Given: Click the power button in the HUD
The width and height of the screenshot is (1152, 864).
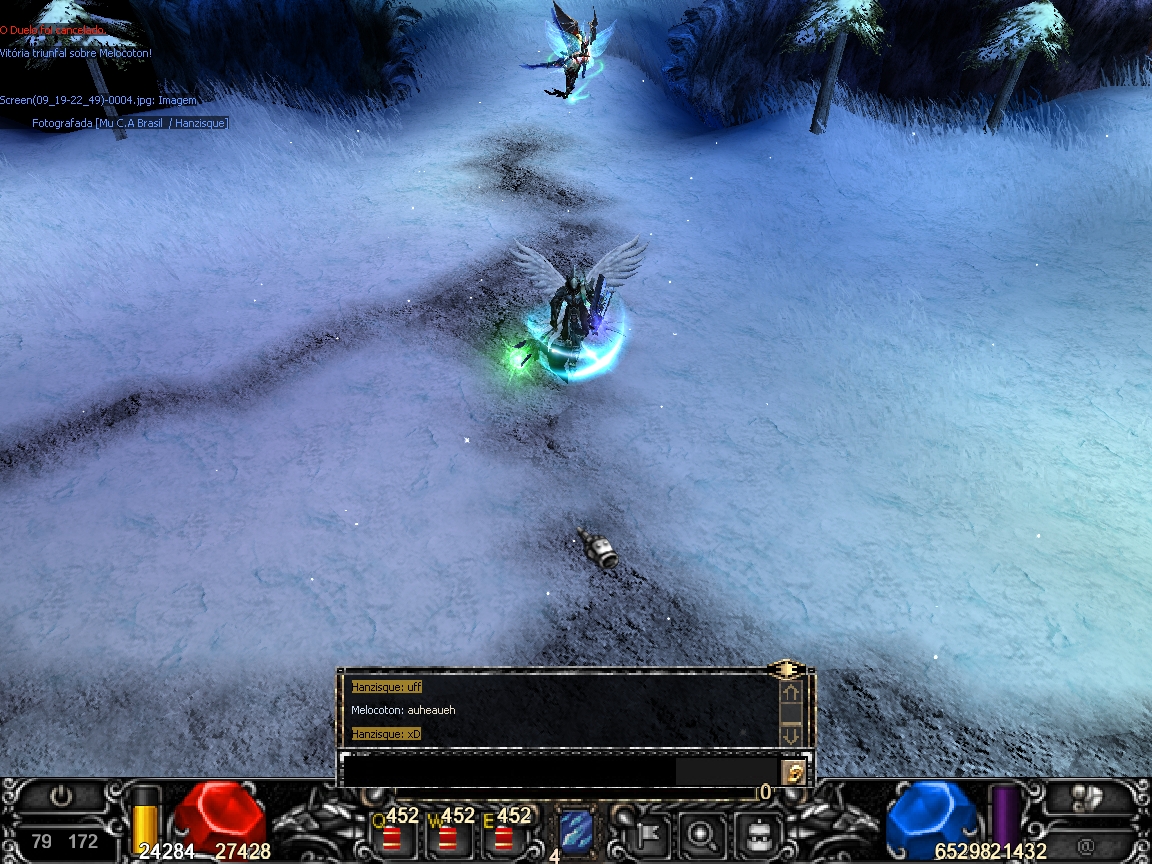Looking at the screenshot, I should coord(62,797).
